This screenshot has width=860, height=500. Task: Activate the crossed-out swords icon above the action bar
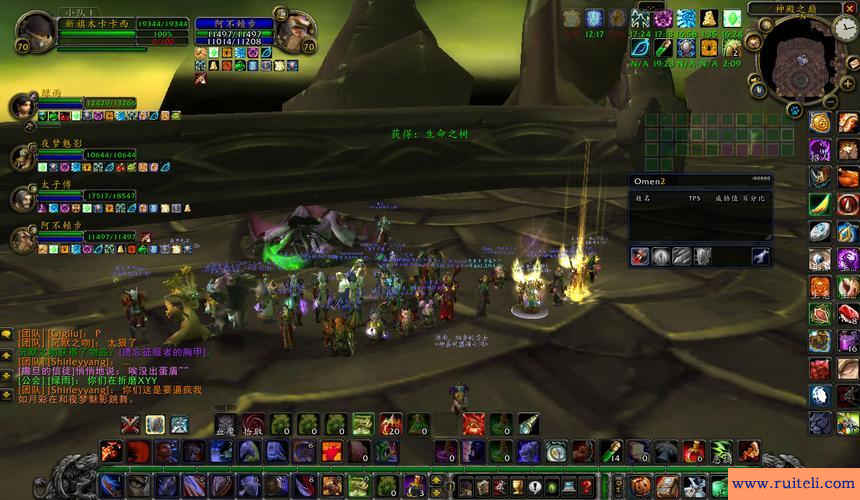point(131,424)
